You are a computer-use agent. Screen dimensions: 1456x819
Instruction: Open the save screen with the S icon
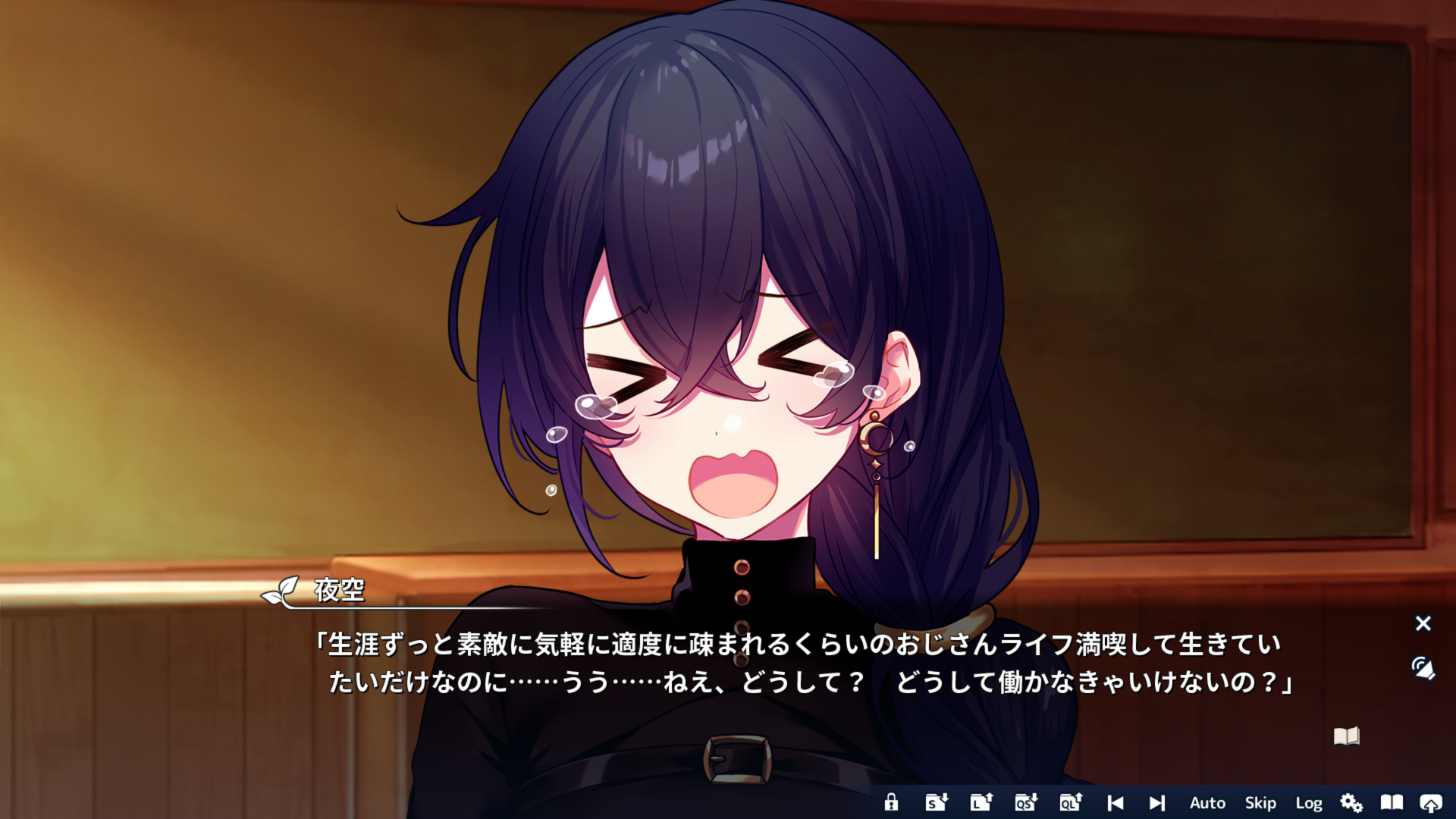(x=936, y=802)
